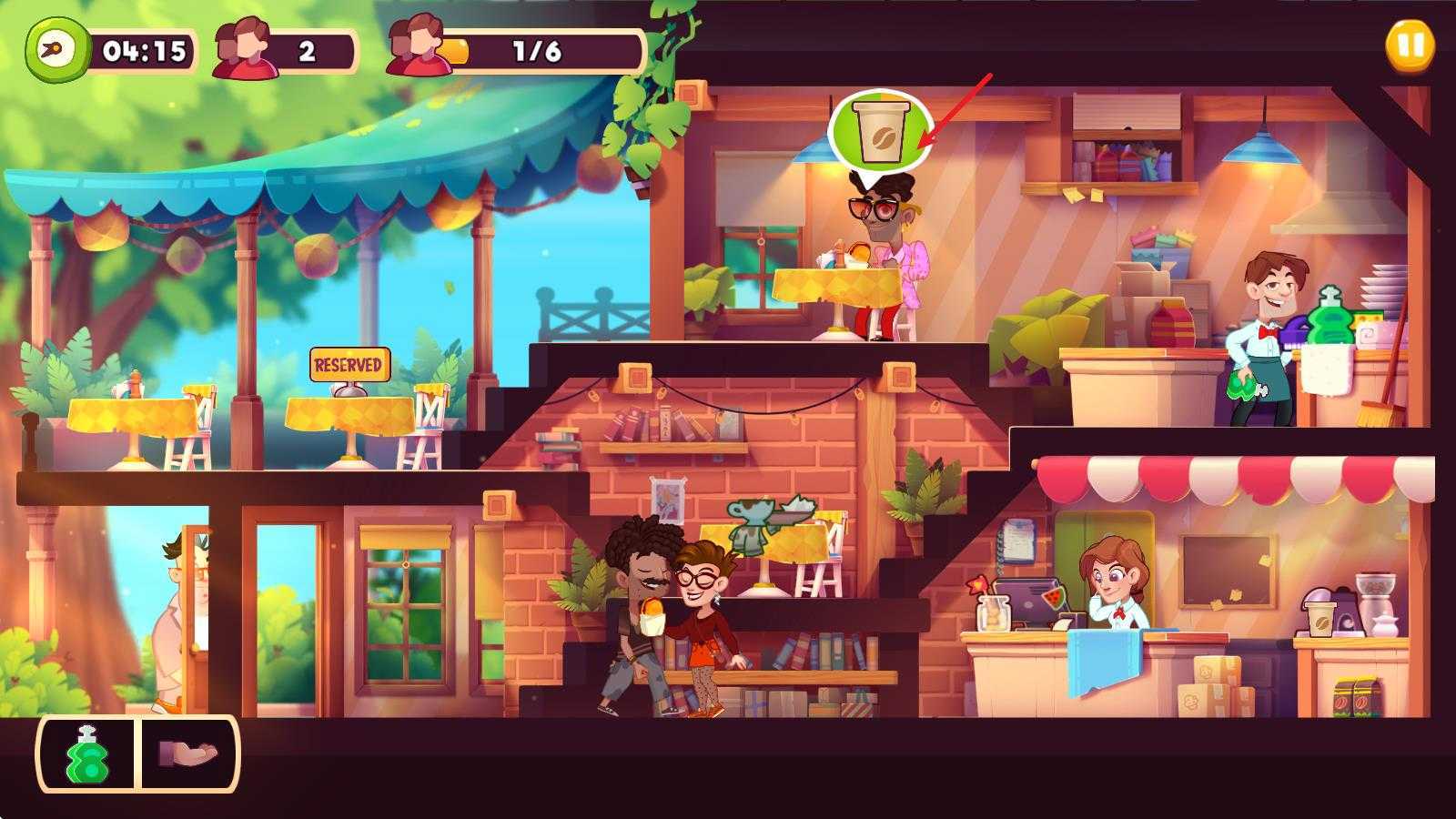The image size is (1456, 819).
Task: Pause the game with the orange button
Action: pyautogui.click(x=1410, y=45)
